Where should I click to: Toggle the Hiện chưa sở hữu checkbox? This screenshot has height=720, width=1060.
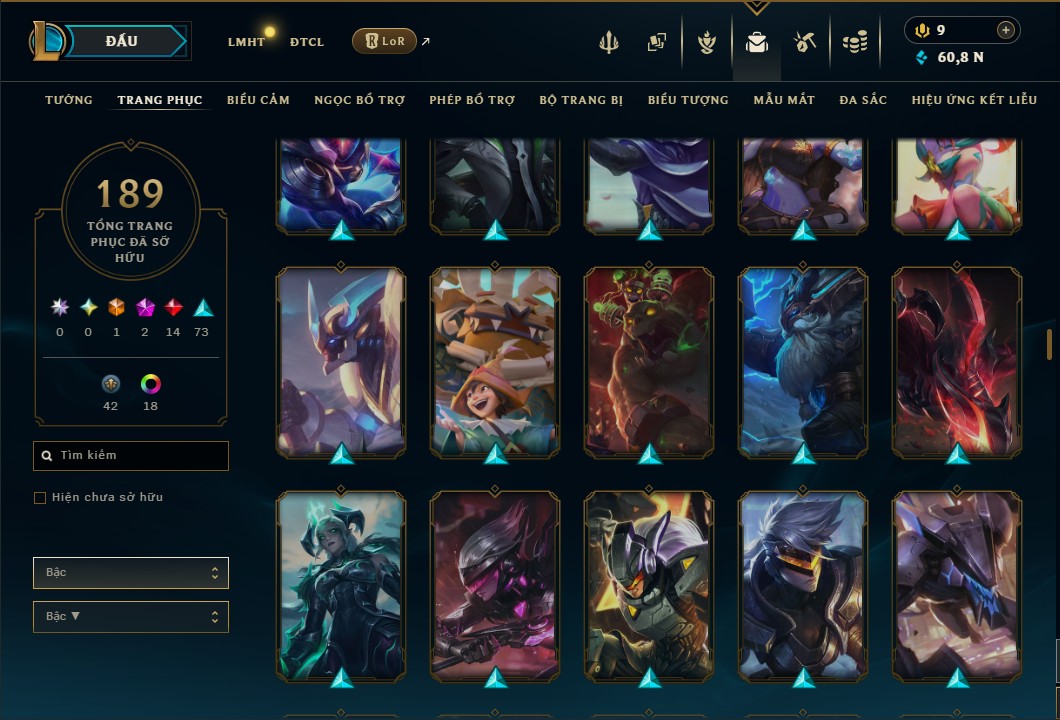tap(40, 498)
